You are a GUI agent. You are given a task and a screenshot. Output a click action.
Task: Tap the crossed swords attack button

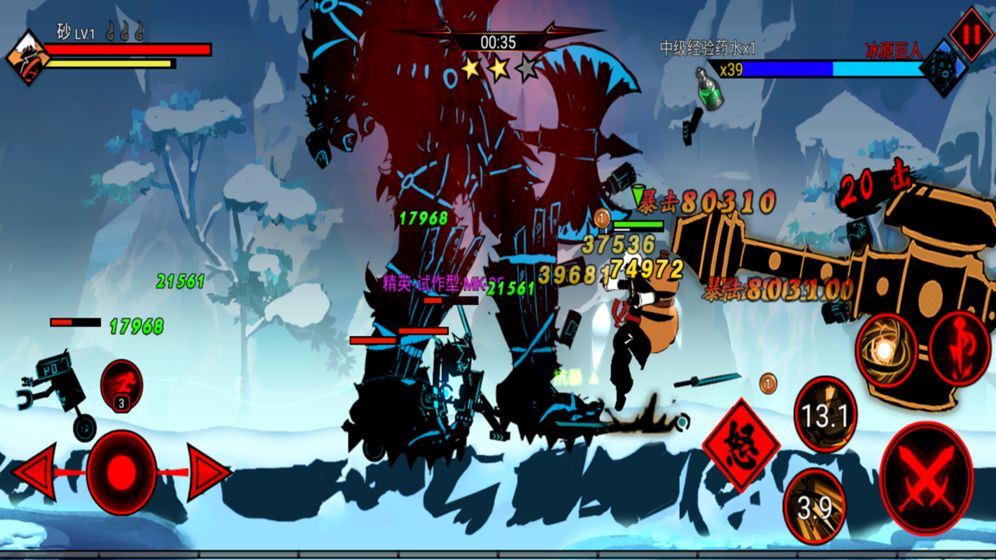[x=926, y=480]
